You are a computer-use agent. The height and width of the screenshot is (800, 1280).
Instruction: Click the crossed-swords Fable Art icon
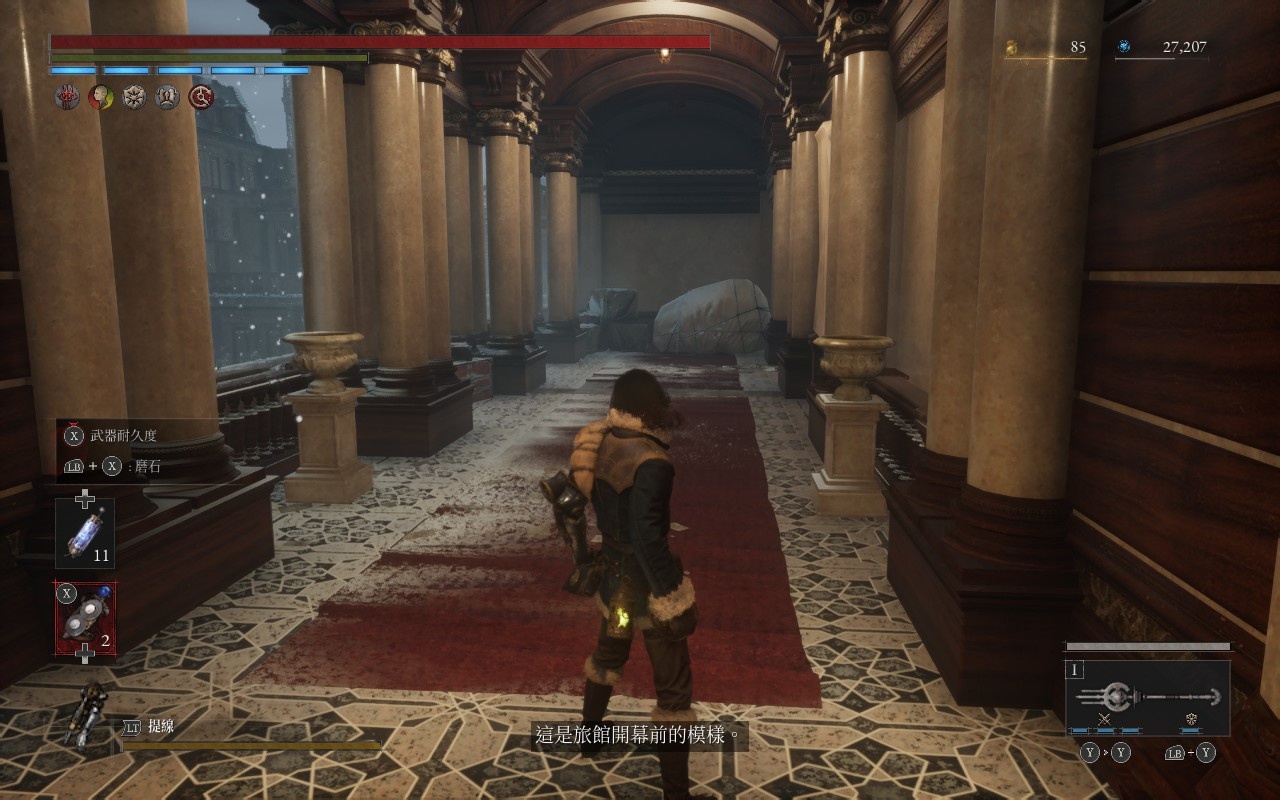pos(1105,719)
